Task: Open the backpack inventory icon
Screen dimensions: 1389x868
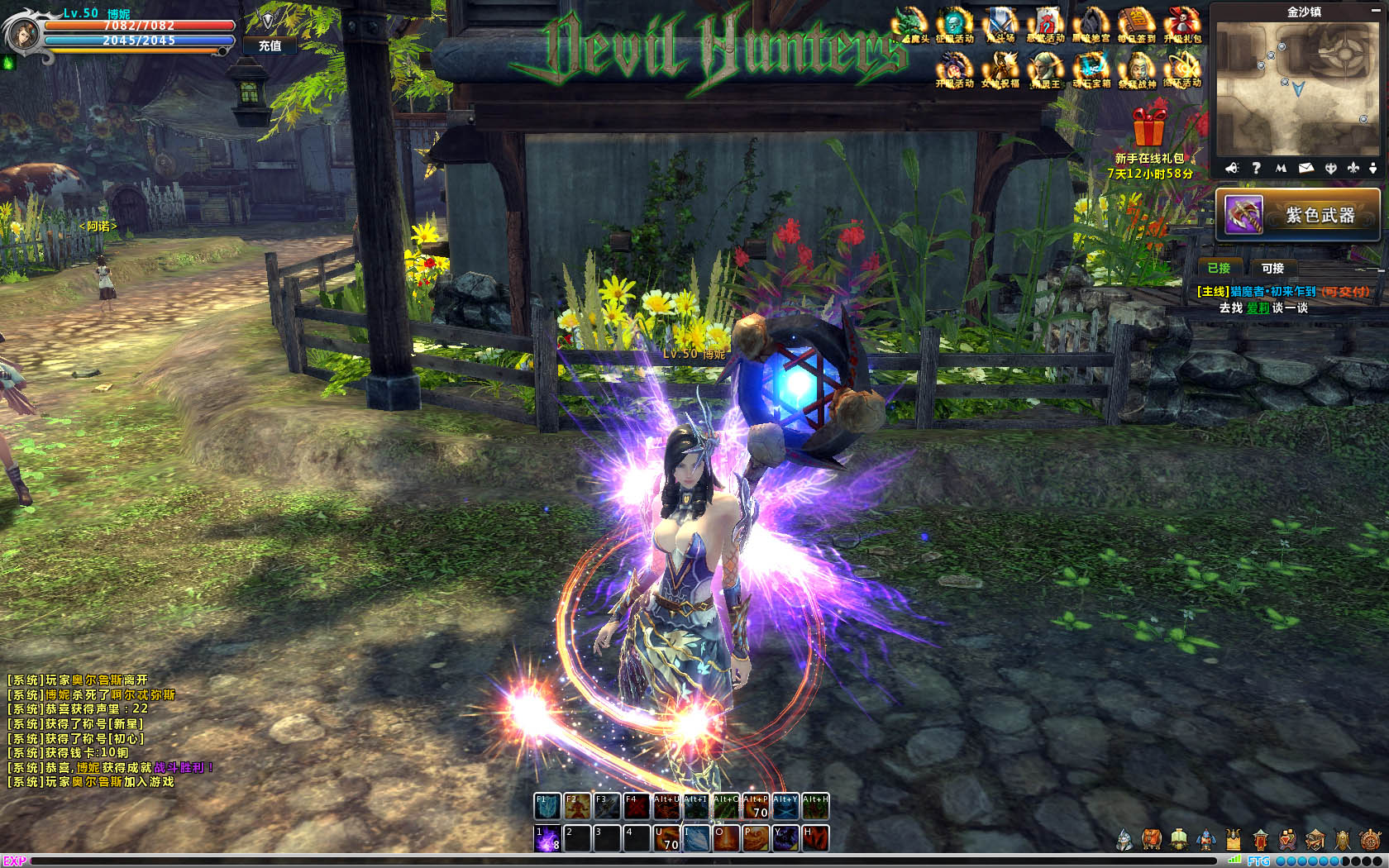Action: click(1152, 840)
